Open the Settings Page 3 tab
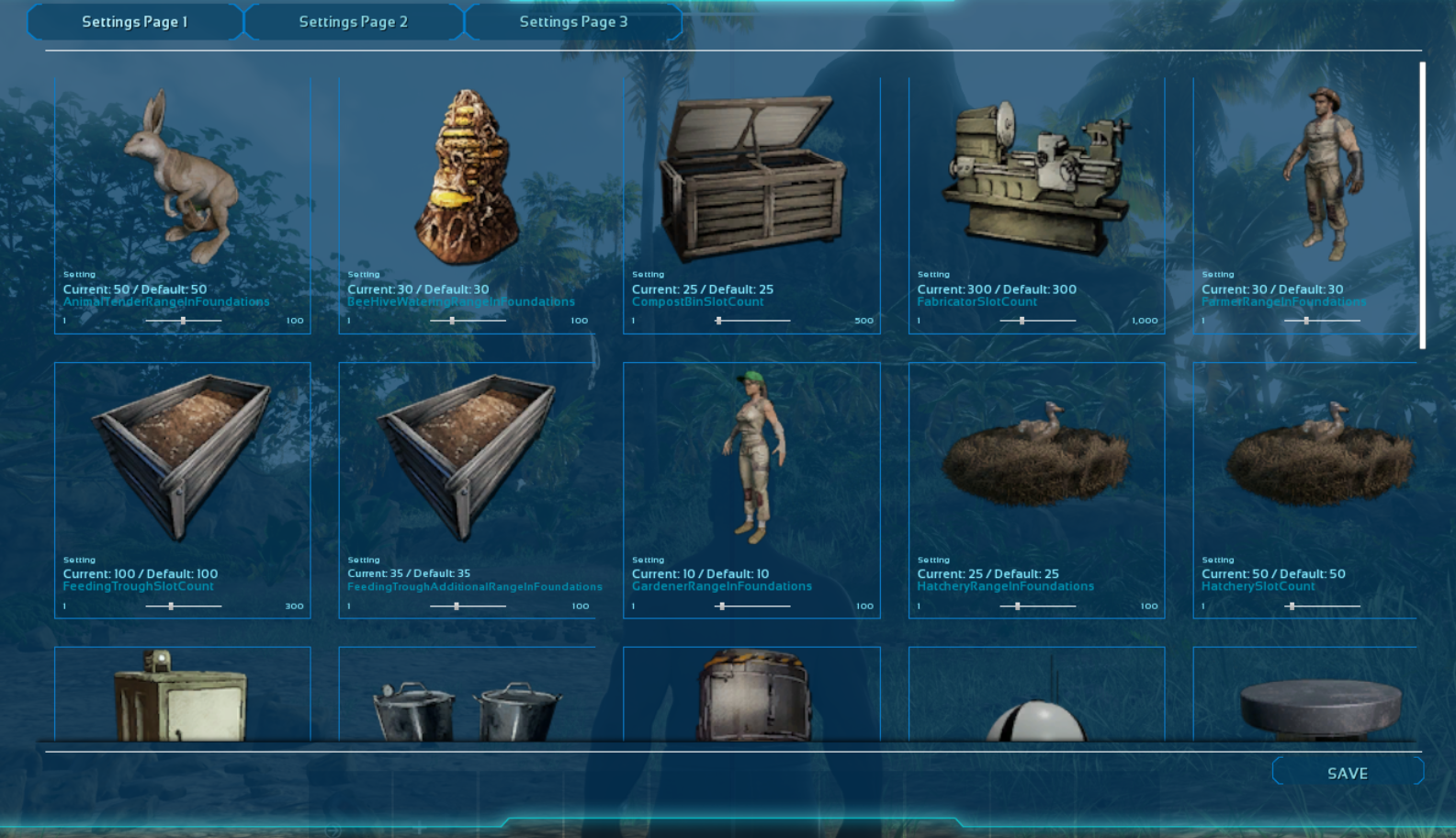 (573, 21)
